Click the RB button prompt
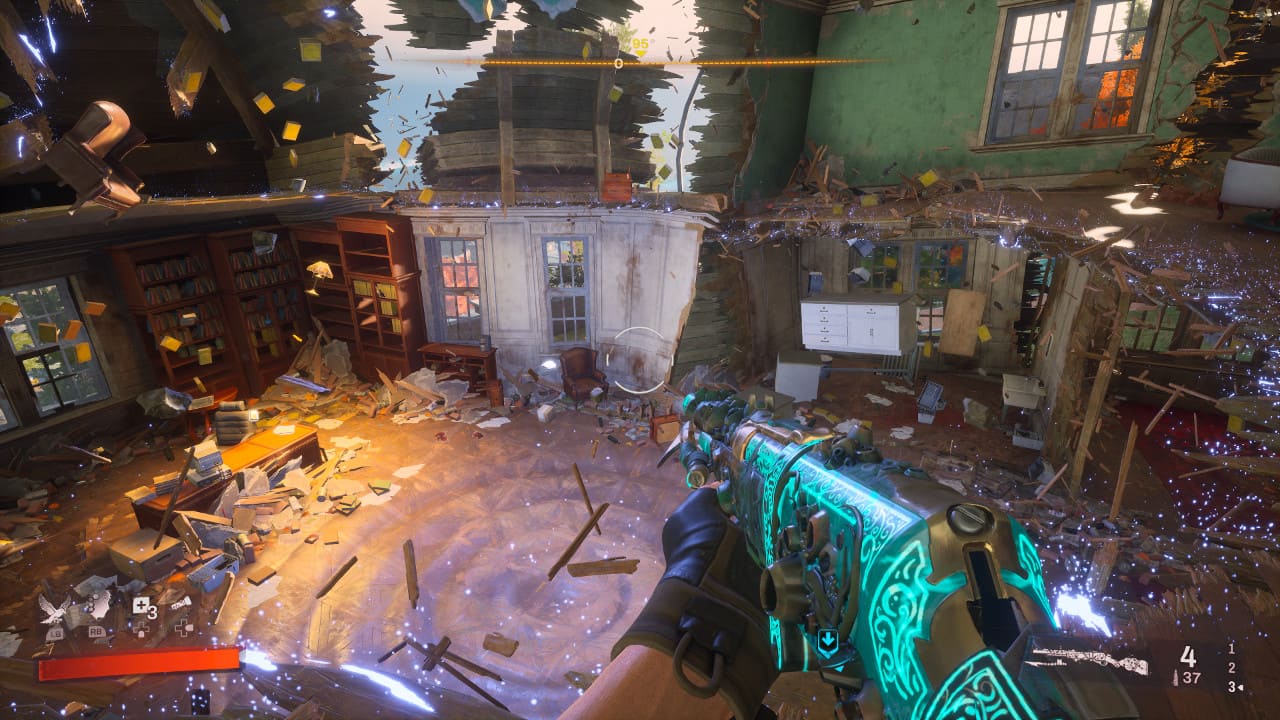This screenshot has width=1280, height=720. (96, 631)
